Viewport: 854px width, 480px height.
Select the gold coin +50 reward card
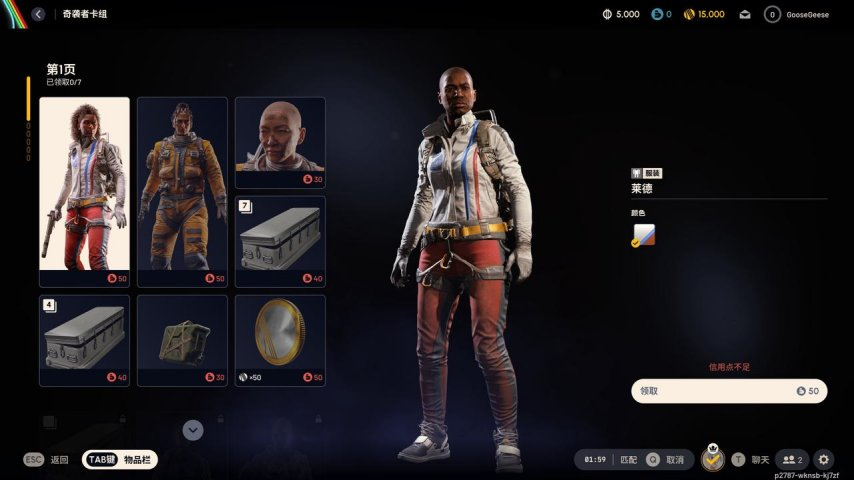[280, 340]
